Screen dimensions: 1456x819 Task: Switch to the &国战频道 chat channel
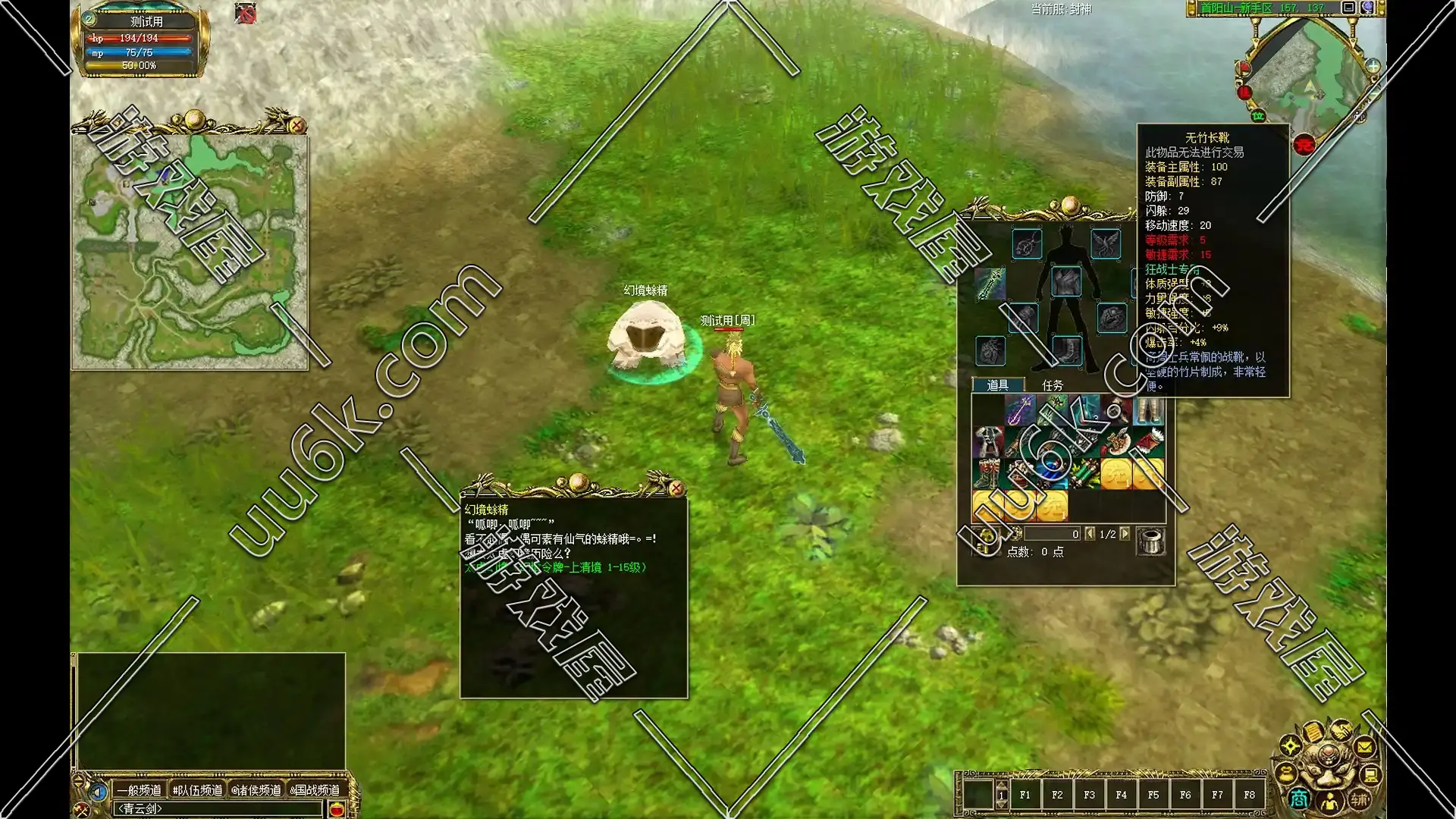coord(315,790)
